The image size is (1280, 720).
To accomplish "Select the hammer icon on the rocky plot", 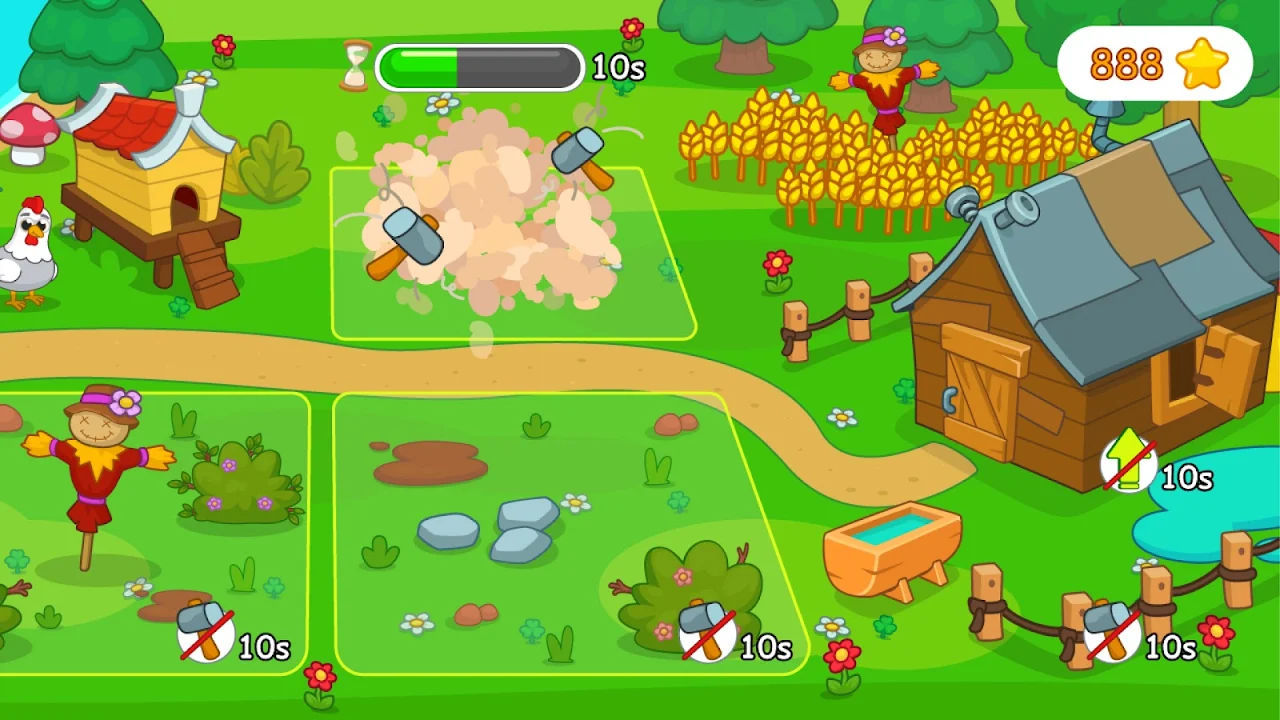I will [708, 631].
